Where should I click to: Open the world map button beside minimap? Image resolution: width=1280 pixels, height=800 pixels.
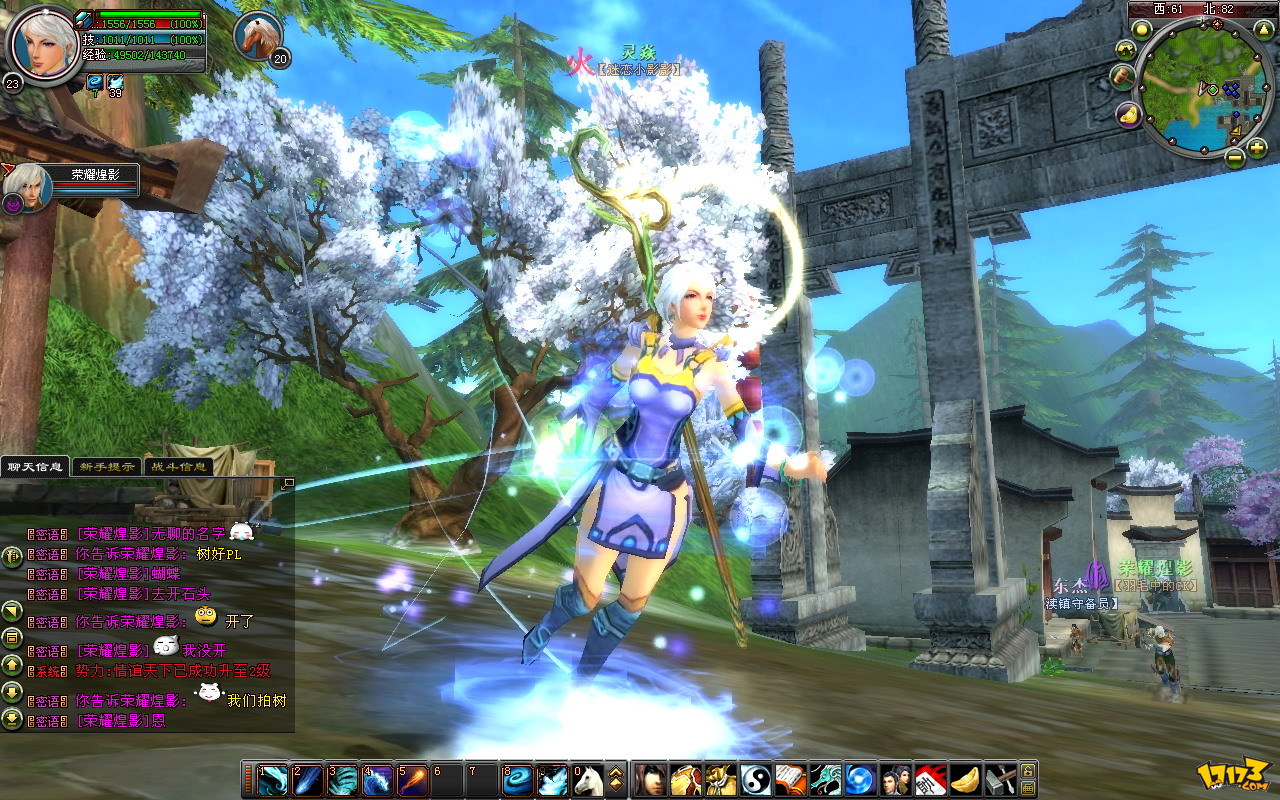point(1126,49)
